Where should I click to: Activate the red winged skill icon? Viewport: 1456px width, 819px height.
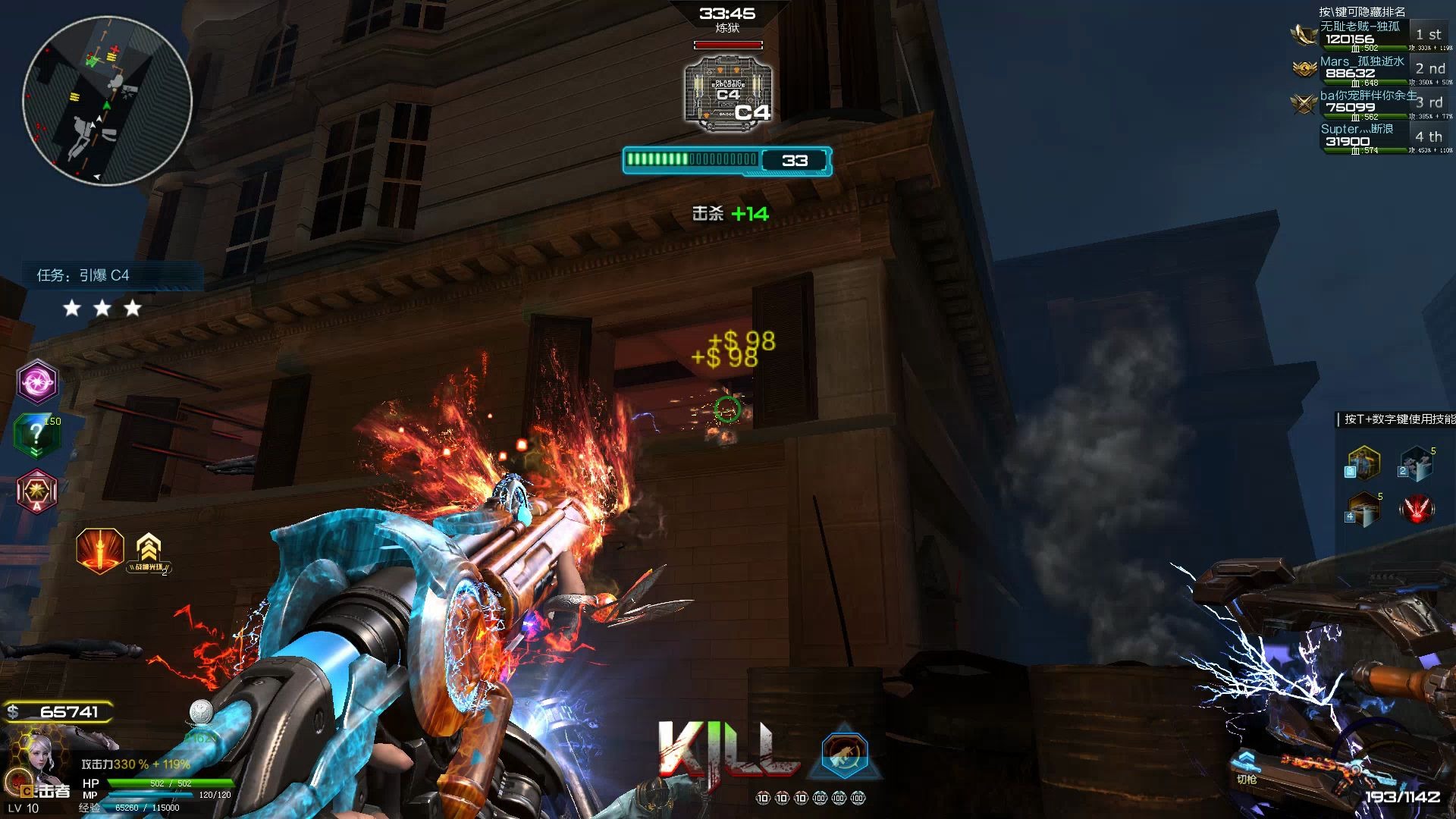point(1417,509)
